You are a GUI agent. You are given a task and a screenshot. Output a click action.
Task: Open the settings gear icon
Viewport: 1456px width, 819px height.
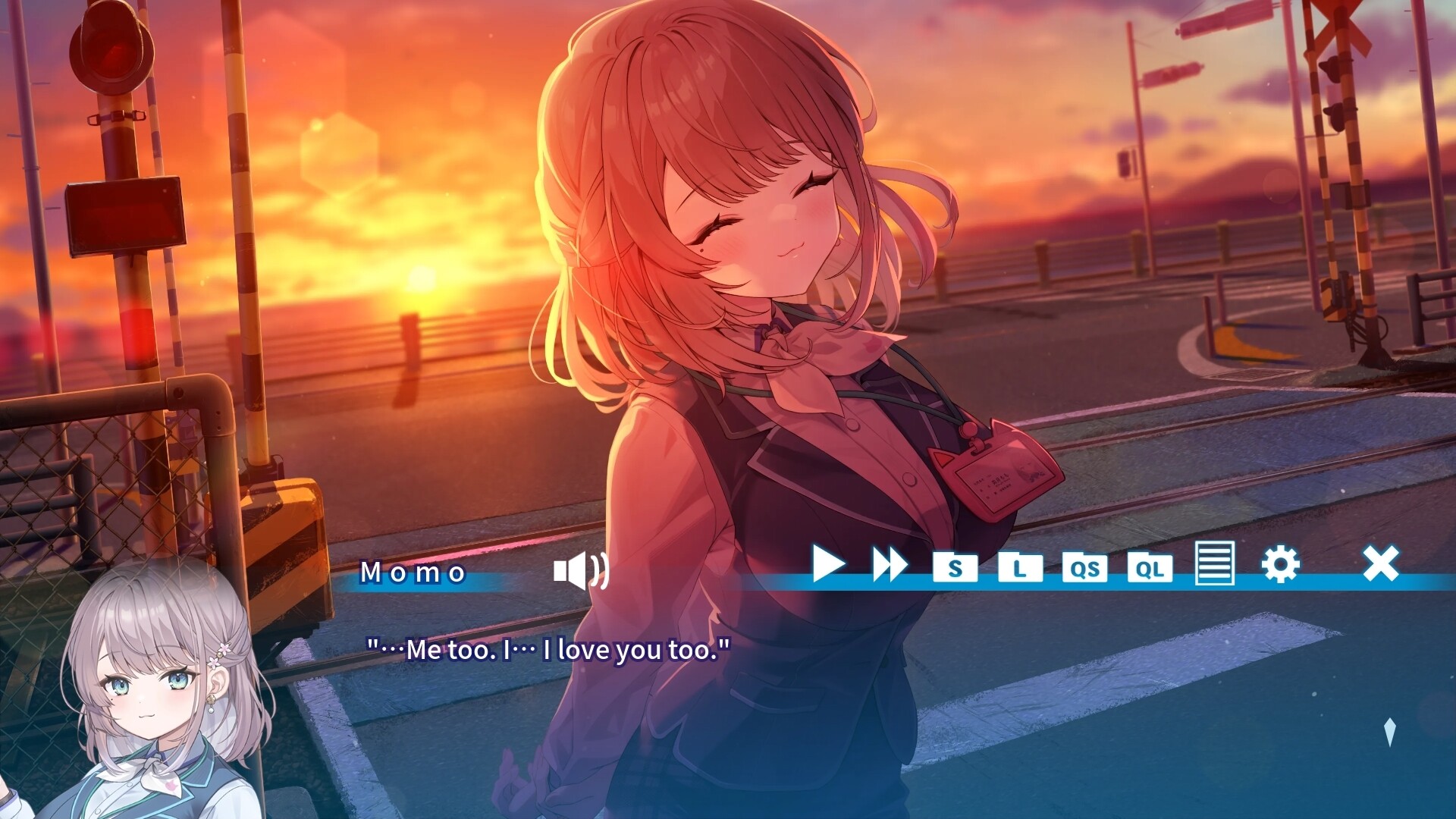(1280, 565)
